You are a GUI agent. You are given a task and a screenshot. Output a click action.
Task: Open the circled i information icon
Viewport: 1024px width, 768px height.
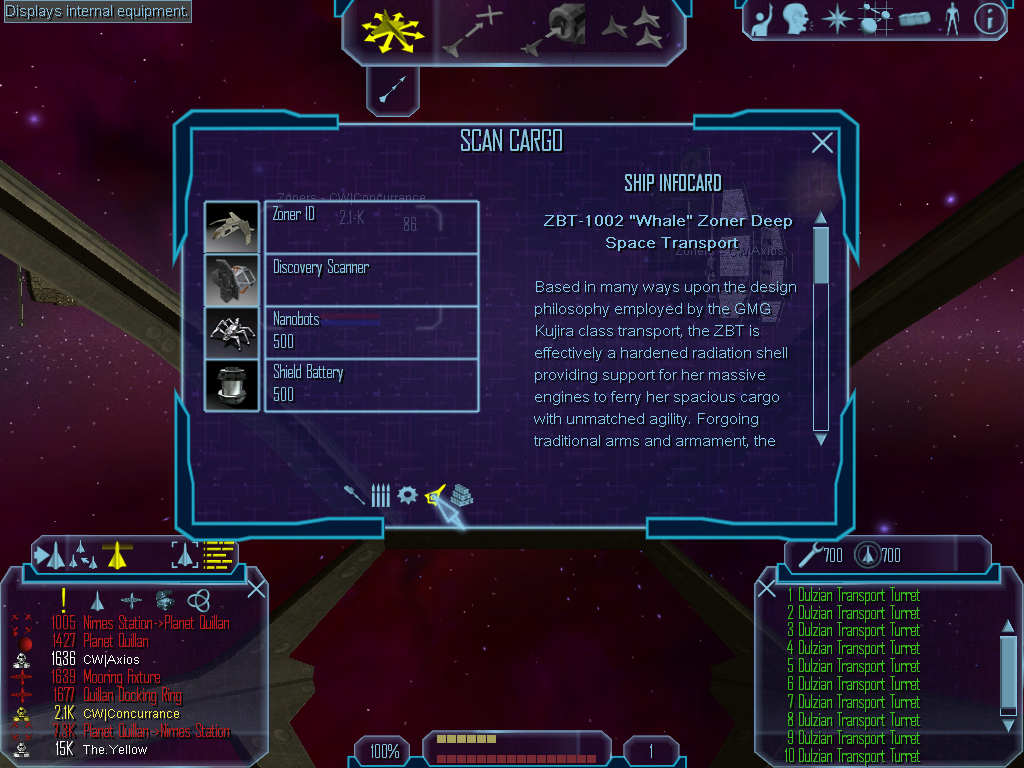pyautogui.click(x=989, y=19)
